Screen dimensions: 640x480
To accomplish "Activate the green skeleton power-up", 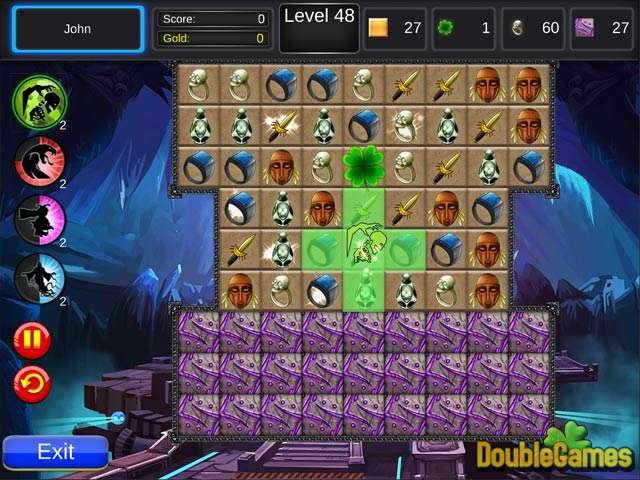I will coord(39,101).
